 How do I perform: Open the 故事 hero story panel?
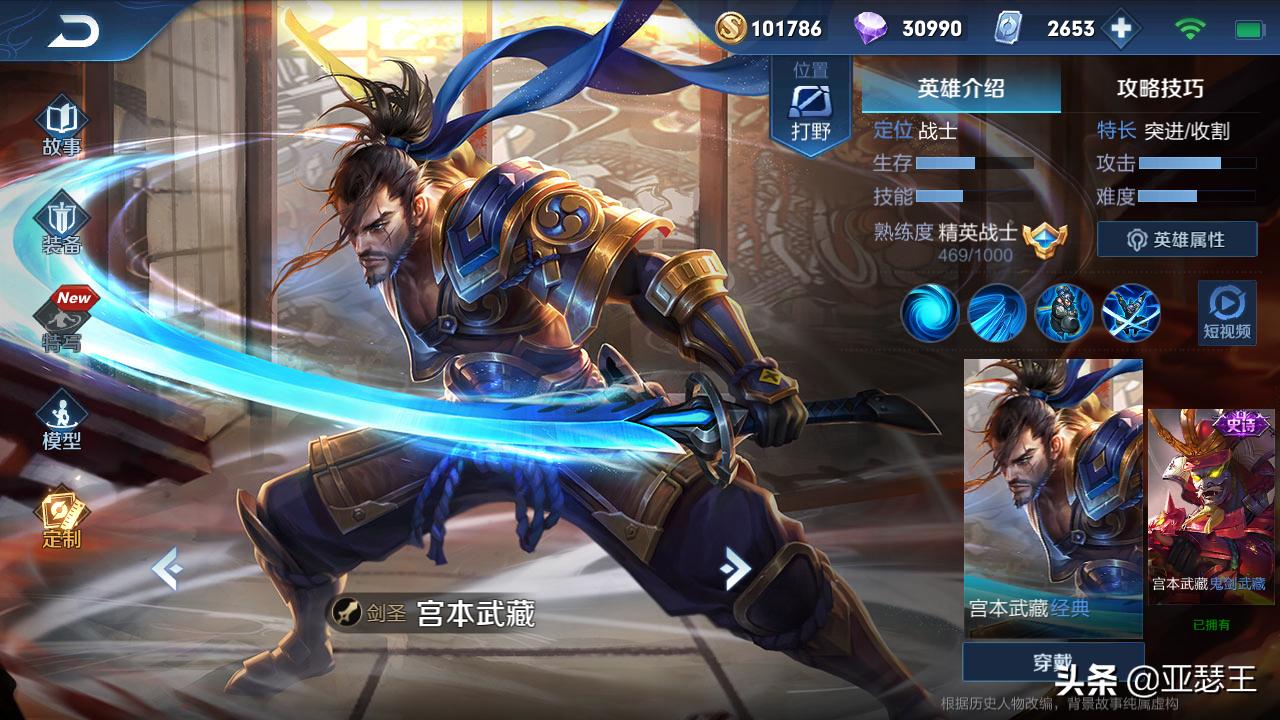60,120
